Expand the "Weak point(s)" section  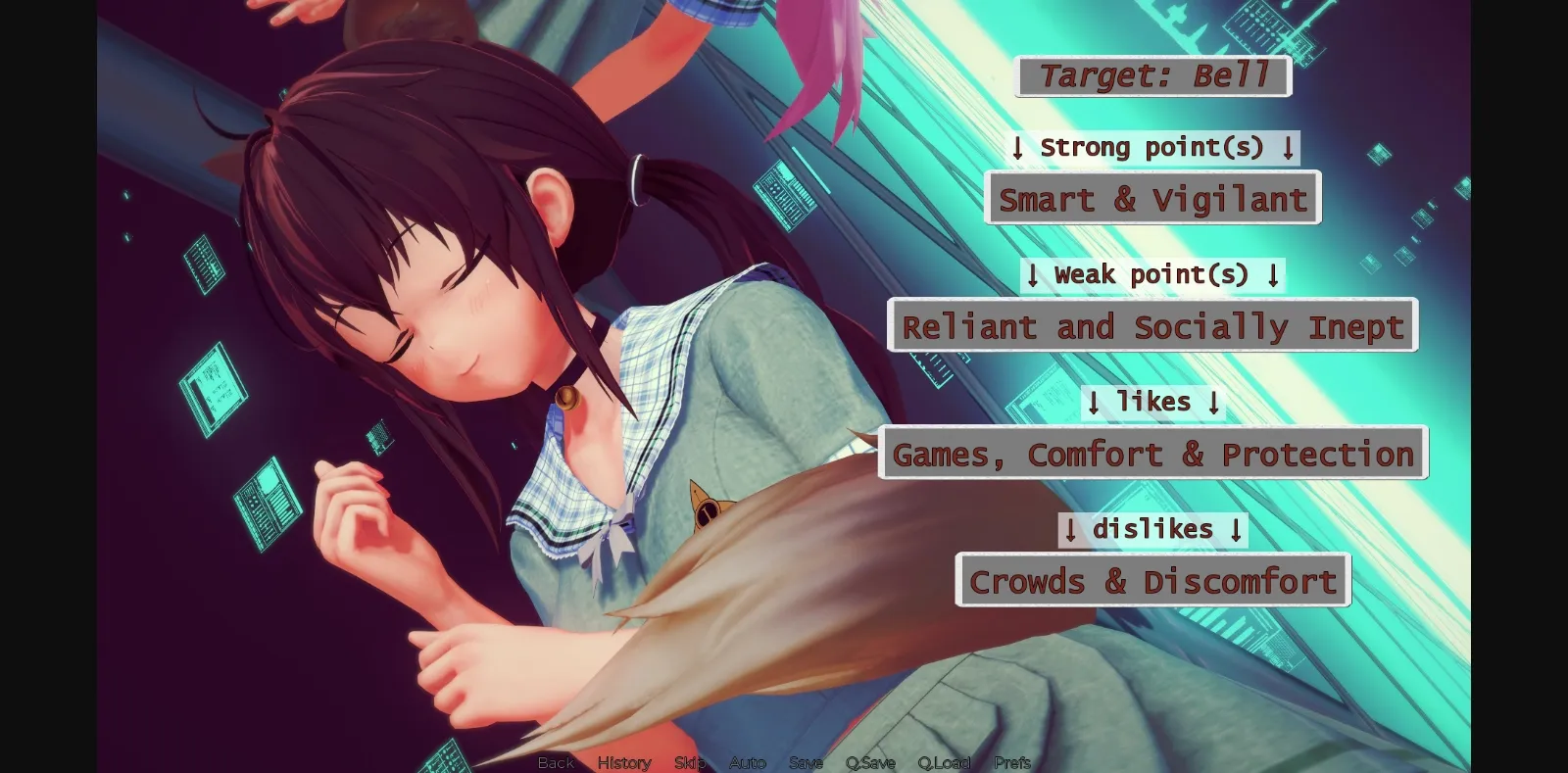[1152, 274]
